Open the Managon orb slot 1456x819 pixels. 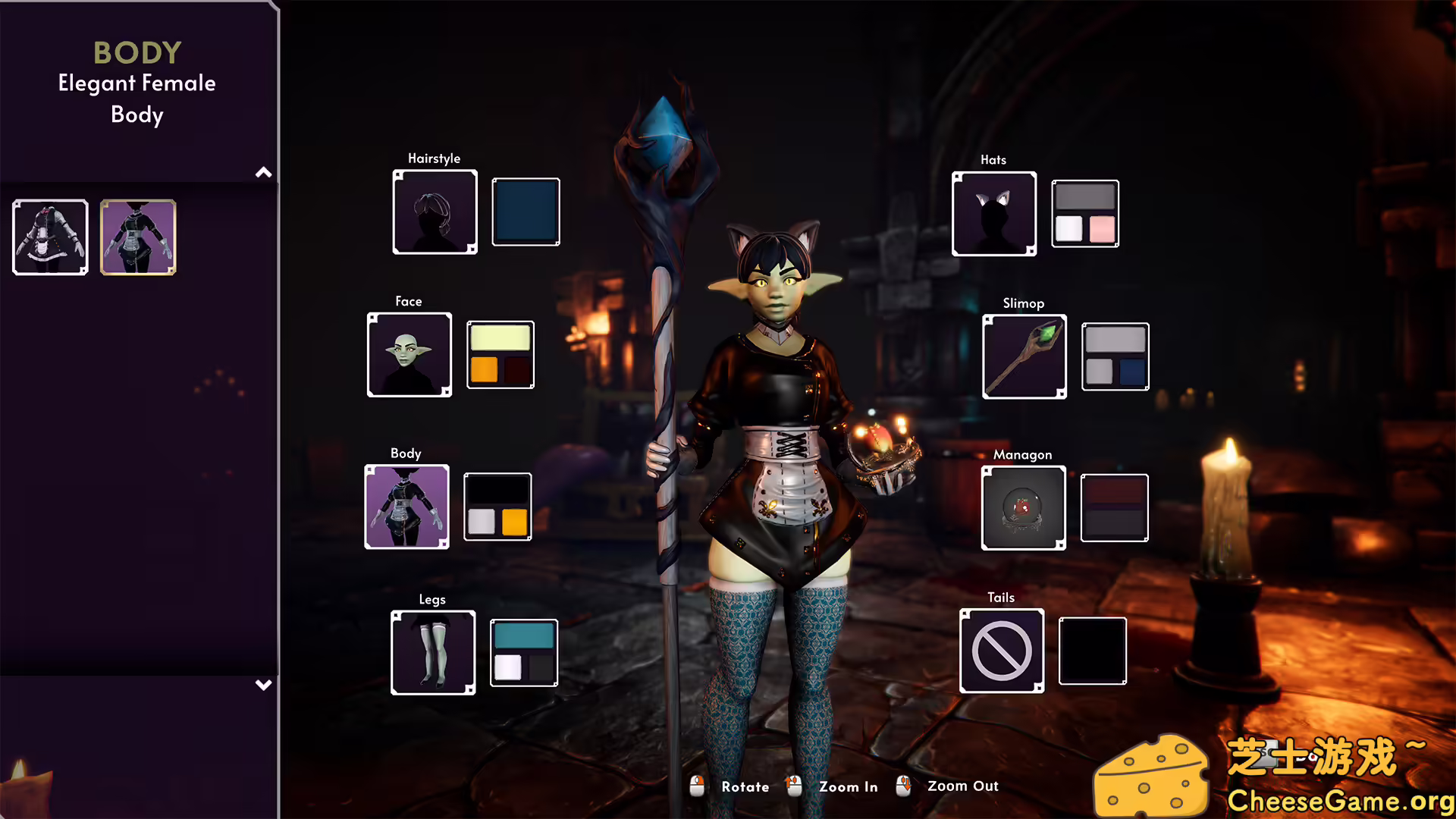coord(1025,507)
